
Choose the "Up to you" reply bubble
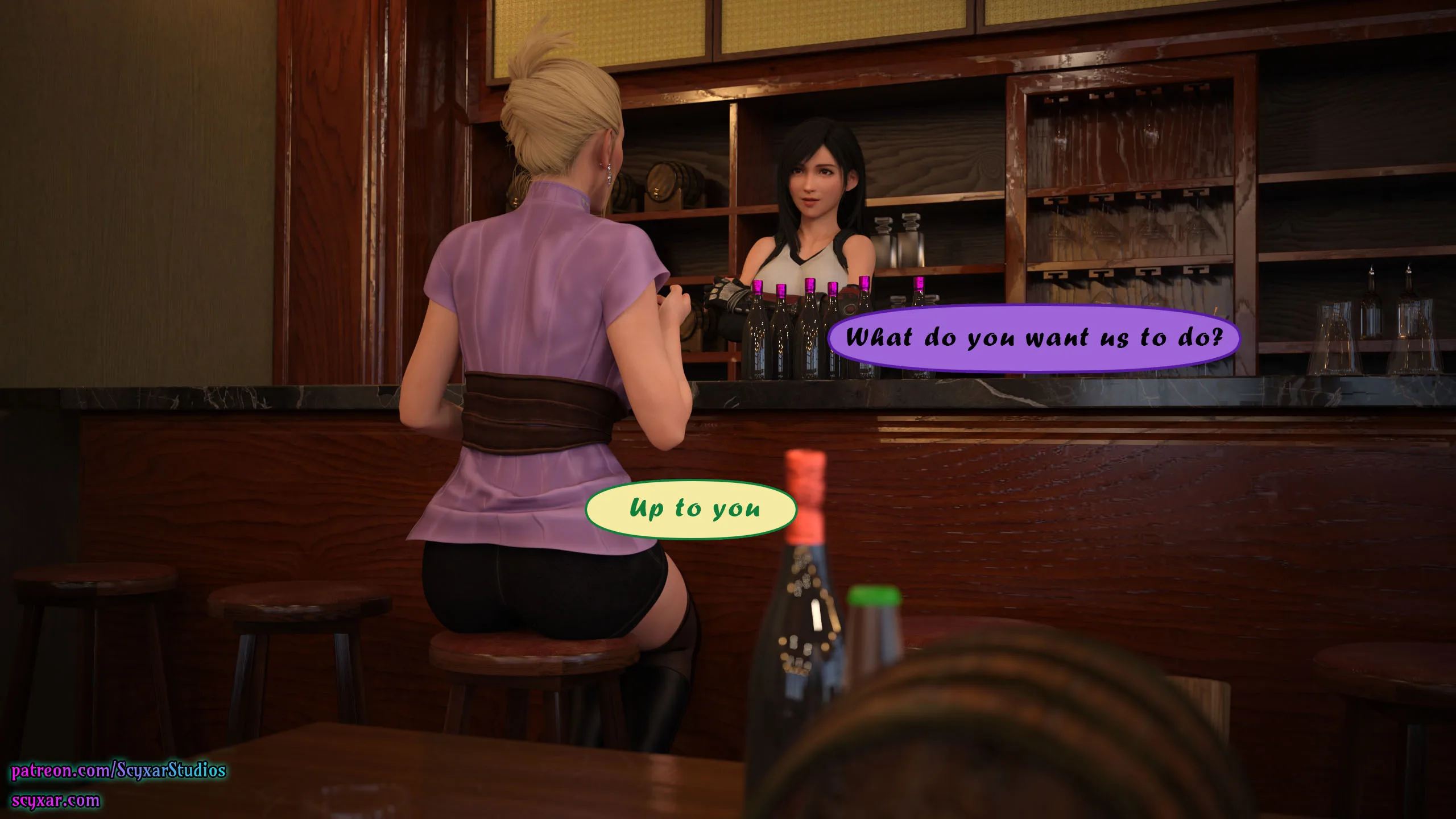tap(691, 509)
